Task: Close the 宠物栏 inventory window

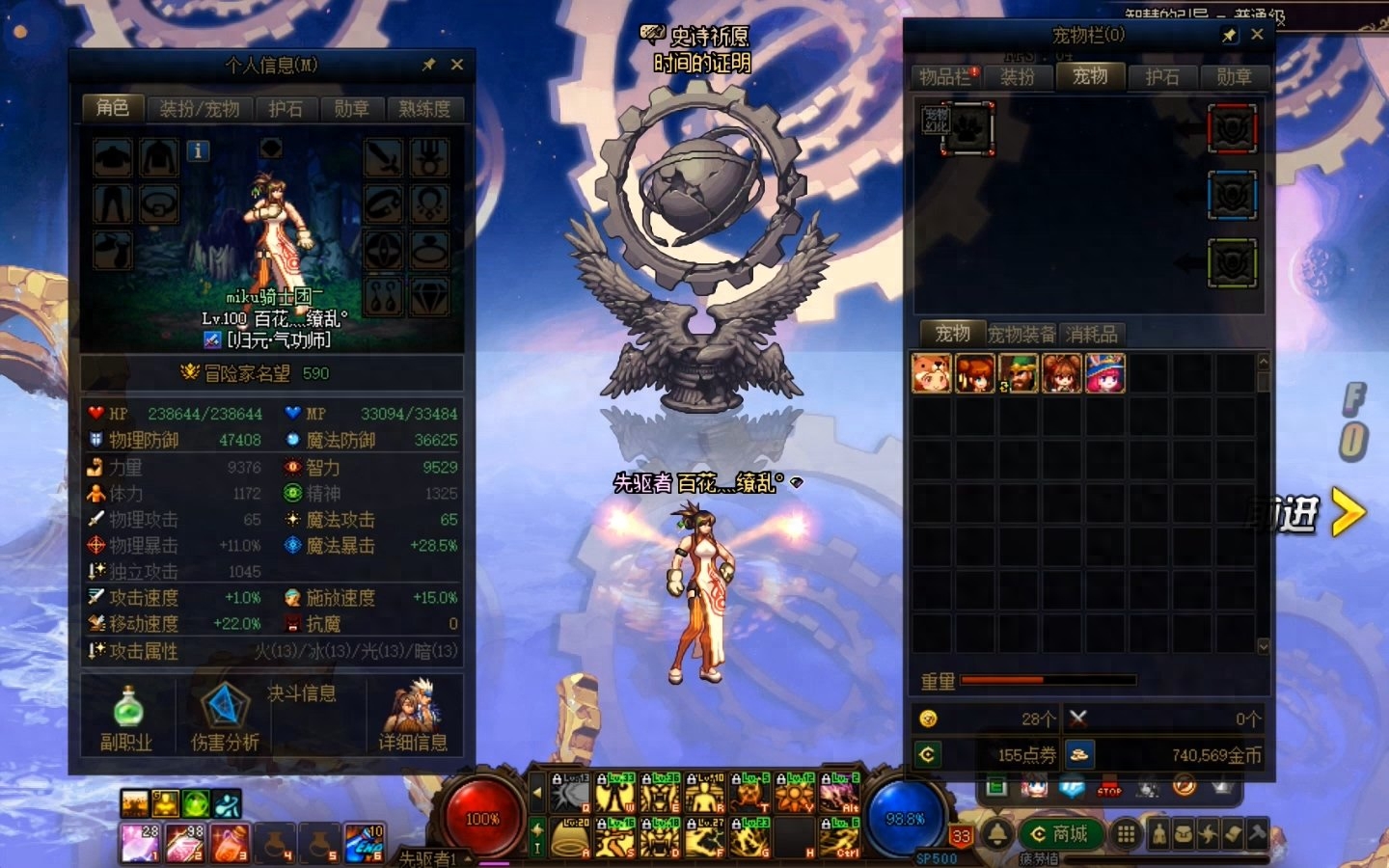Action: (x=1257, y=35)
